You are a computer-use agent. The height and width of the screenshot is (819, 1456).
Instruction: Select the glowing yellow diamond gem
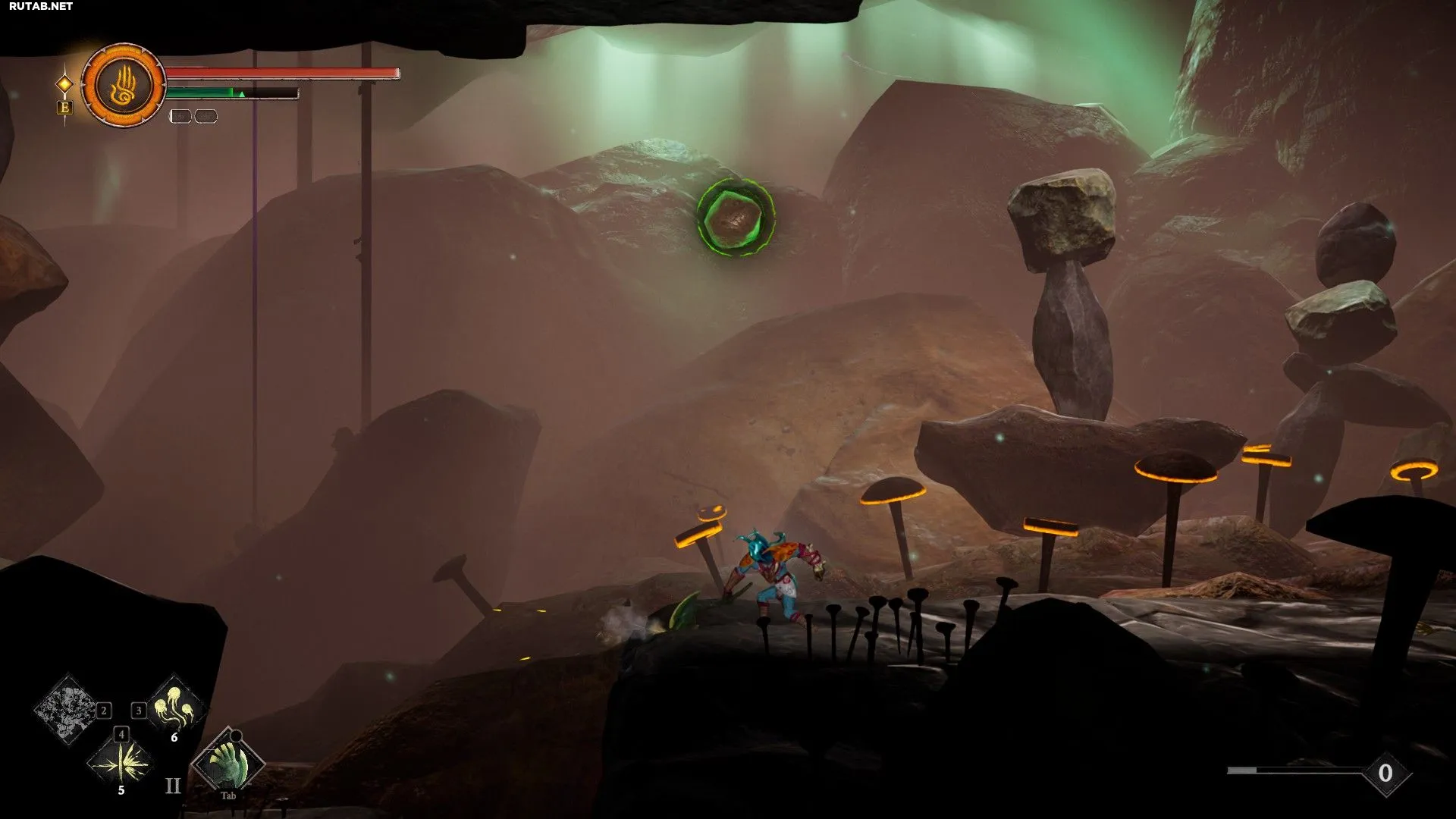pyautogui.click(x=65, y=83)
